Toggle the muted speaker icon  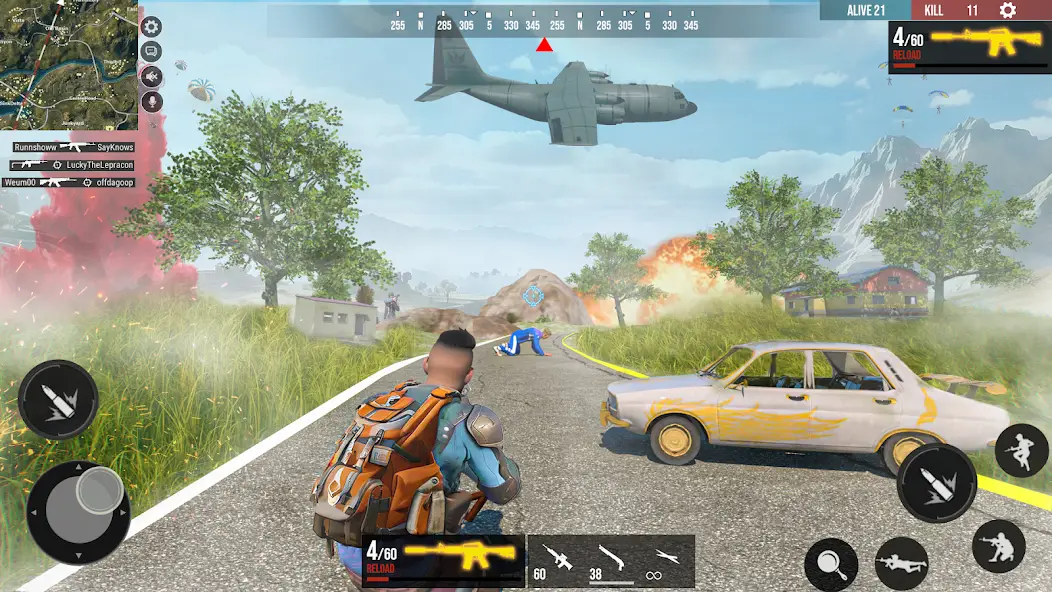click(152, 76)
